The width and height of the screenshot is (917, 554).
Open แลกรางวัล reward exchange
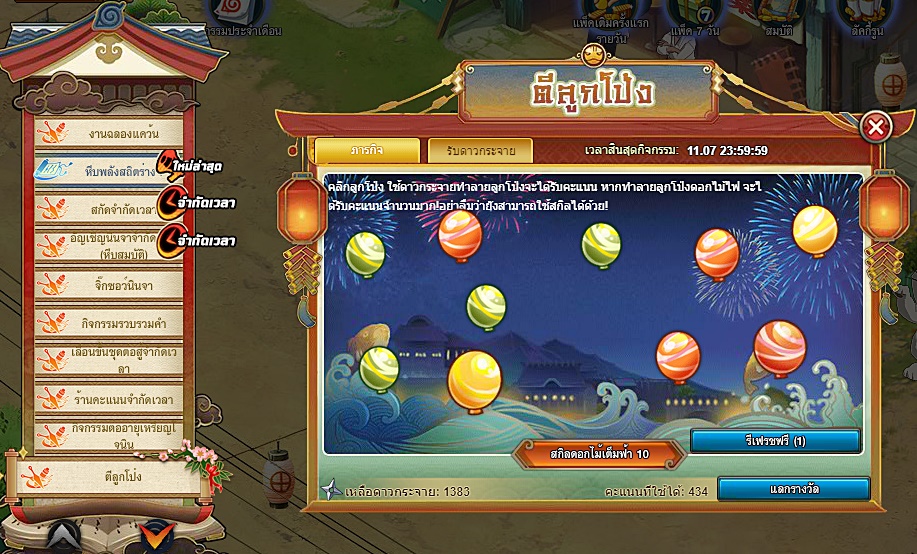point(793,489)
